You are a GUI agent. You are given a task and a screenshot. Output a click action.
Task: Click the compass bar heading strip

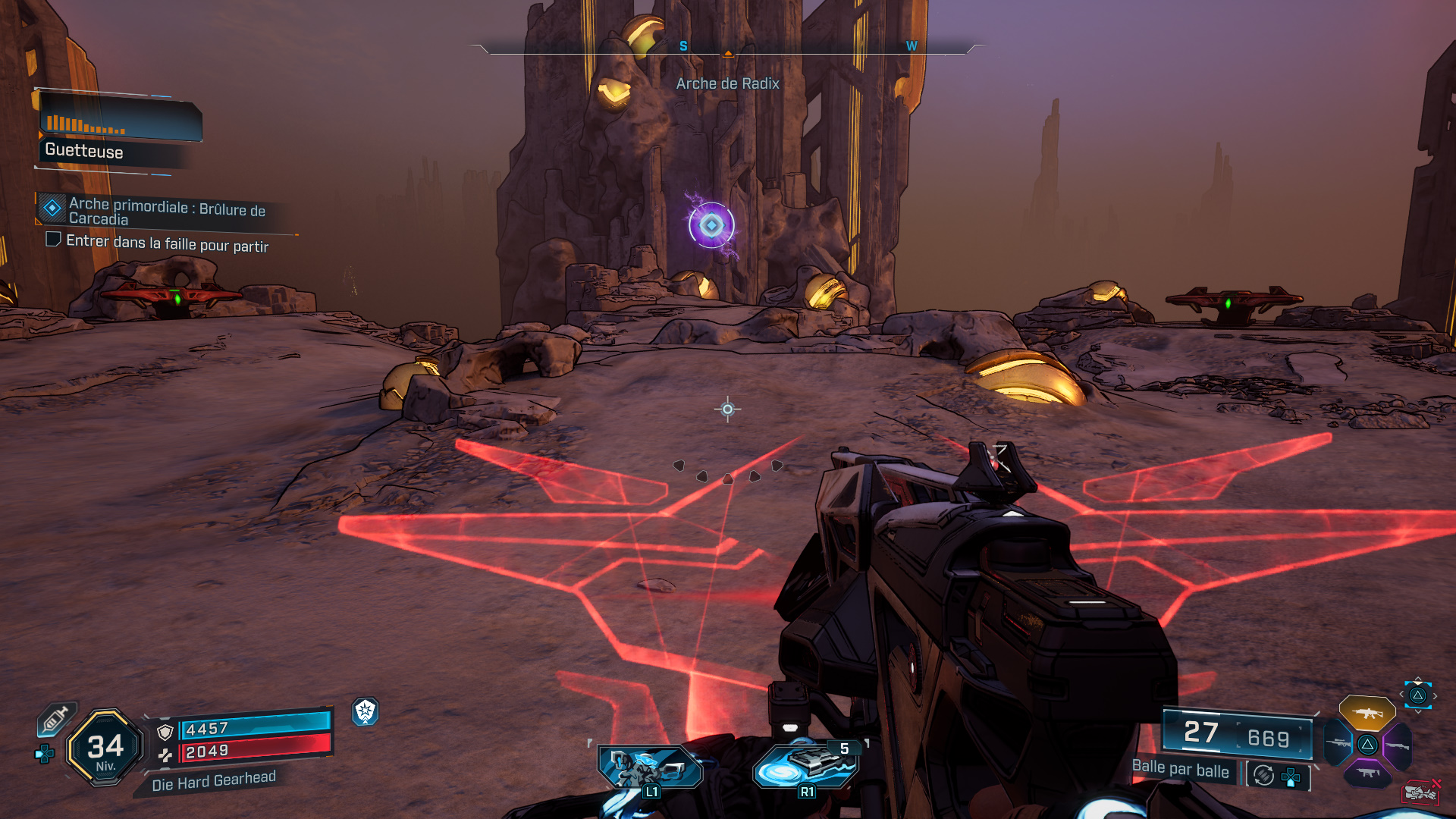pyautogui.click(x=728, y=47)
